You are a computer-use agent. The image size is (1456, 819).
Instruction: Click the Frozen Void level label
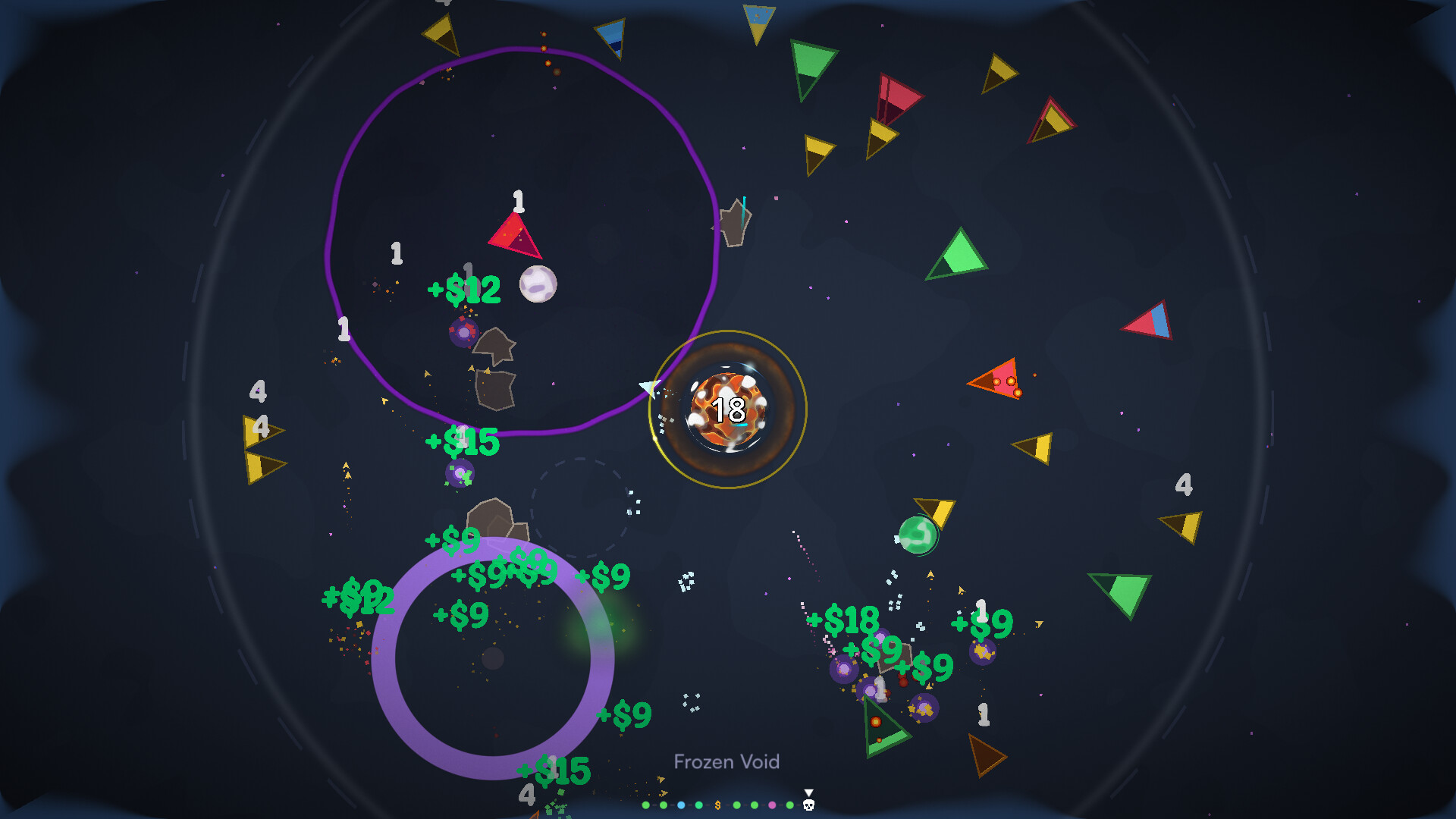pos(728,762)
